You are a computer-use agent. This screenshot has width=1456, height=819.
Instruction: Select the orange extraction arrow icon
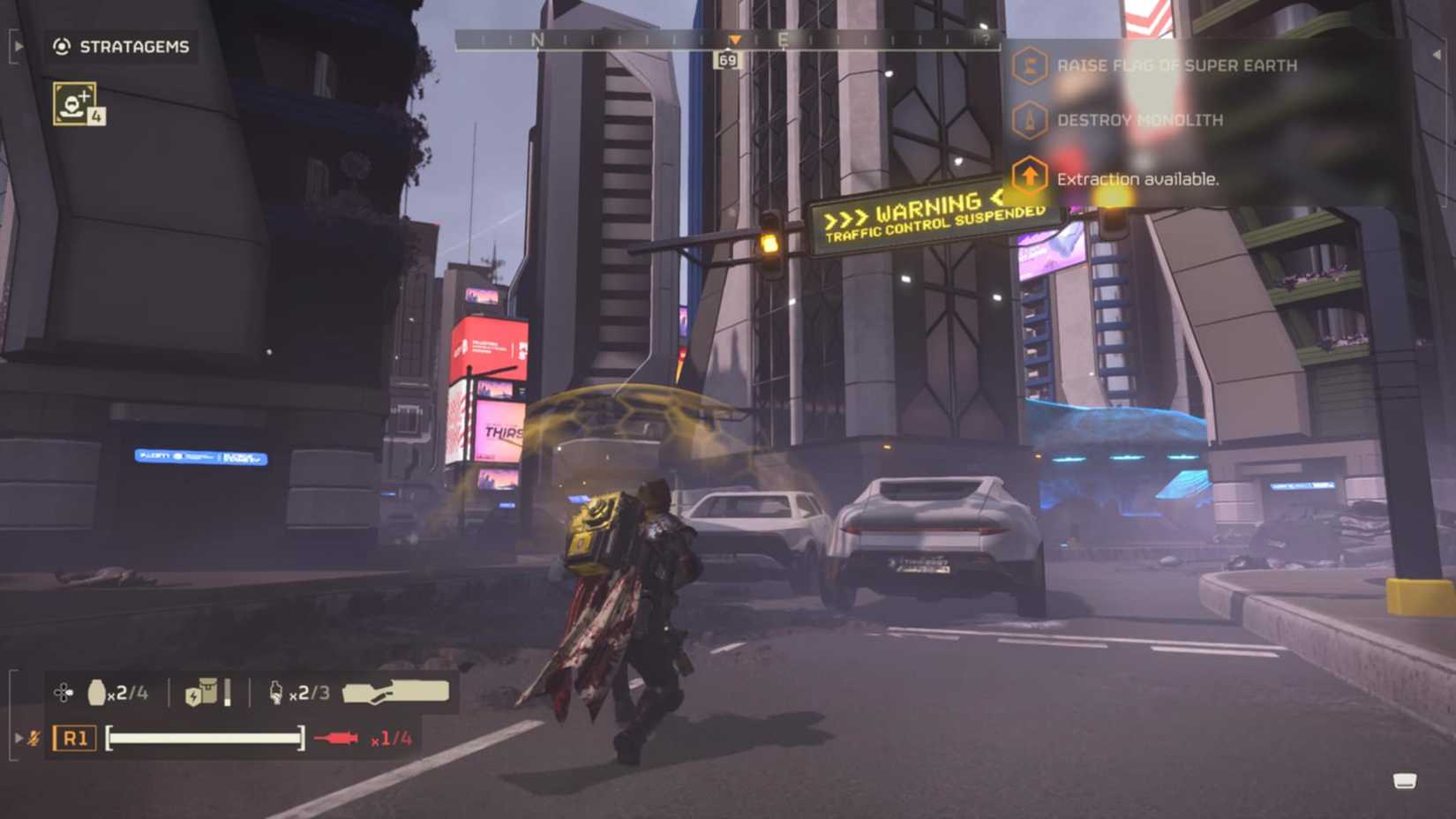click(1029, 177)
